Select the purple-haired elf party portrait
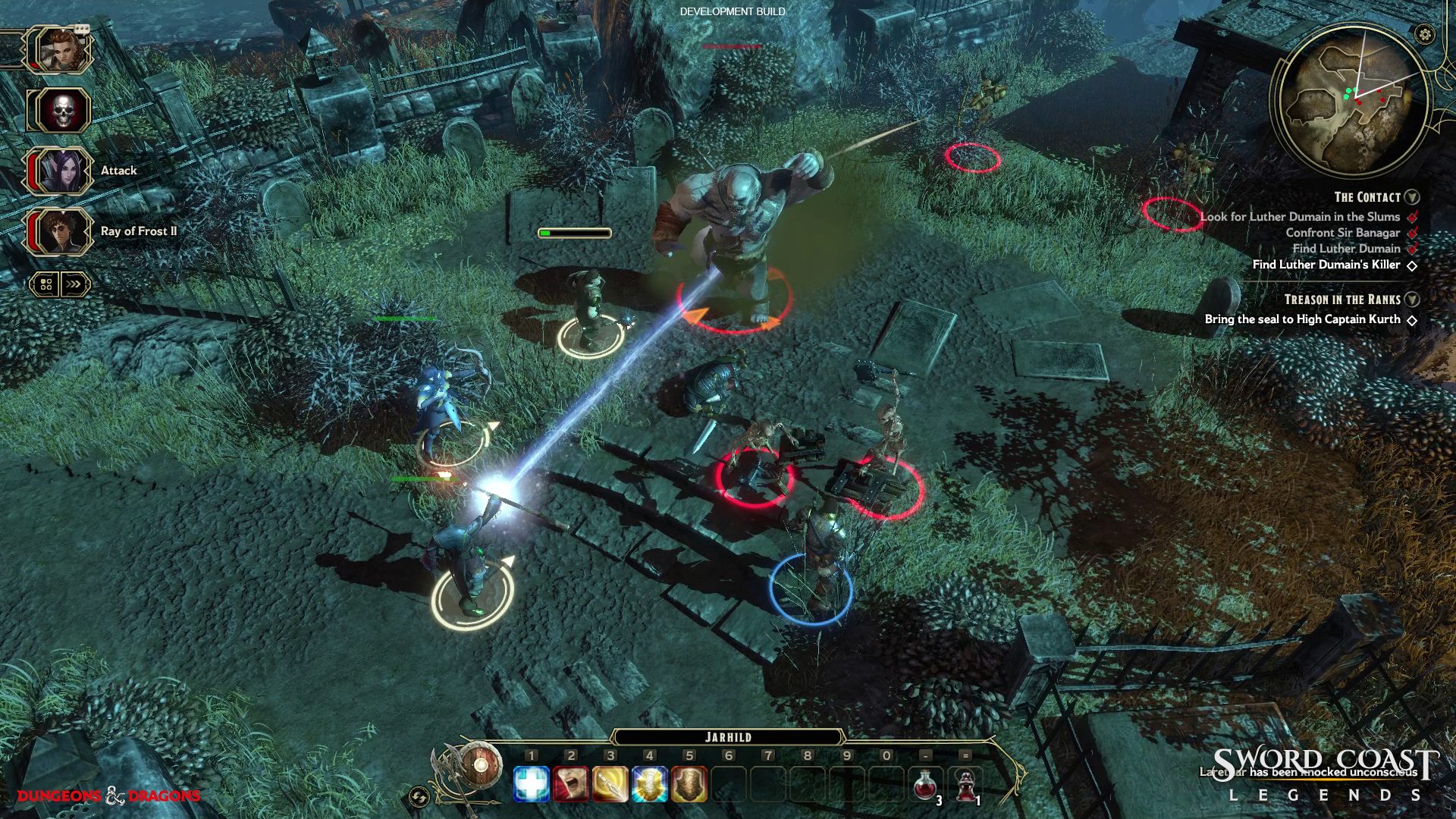1456x819 pixels. click(x=62, y=171)
